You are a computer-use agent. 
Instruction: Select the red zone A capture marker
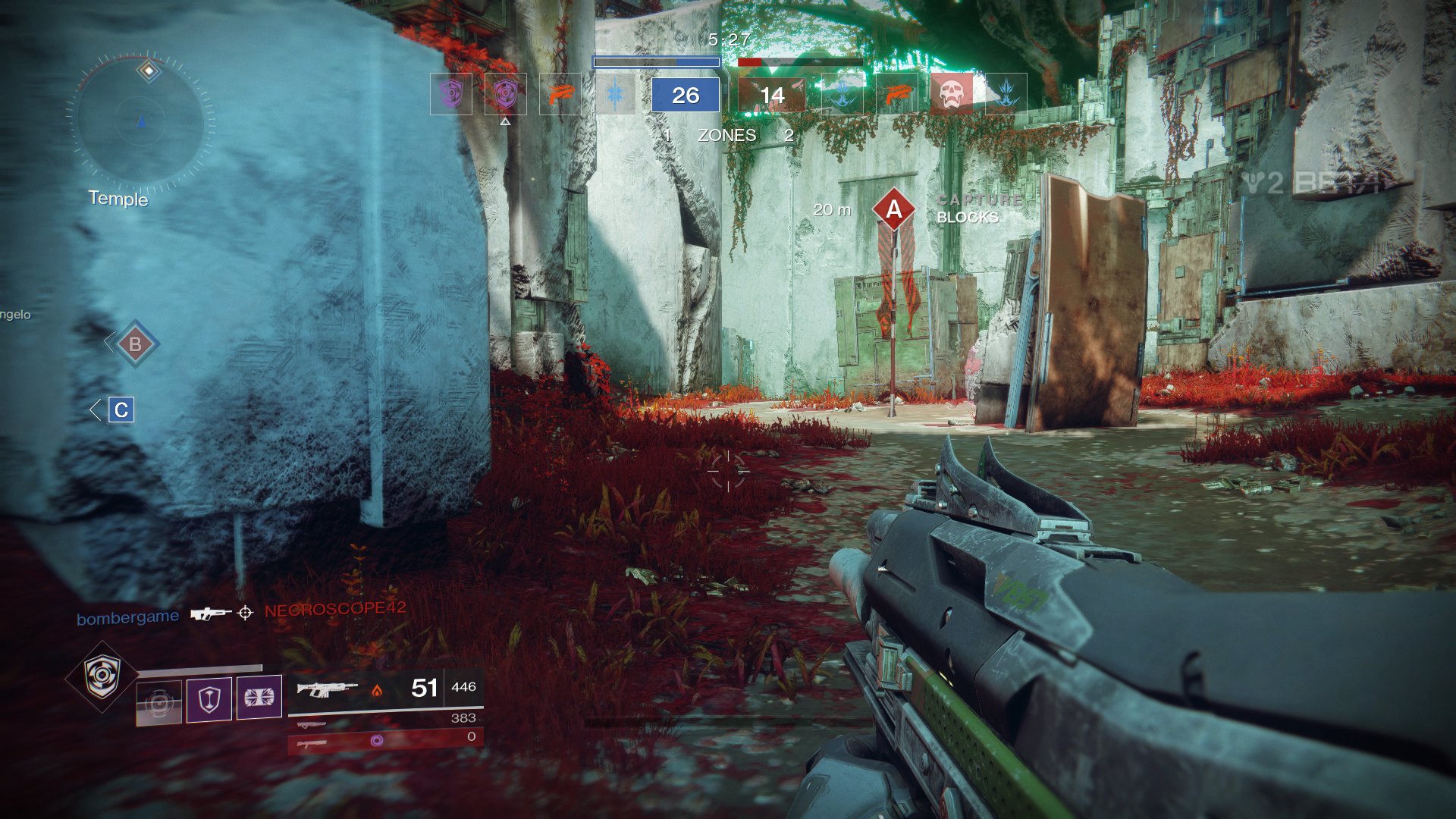[x=894, y=209]
